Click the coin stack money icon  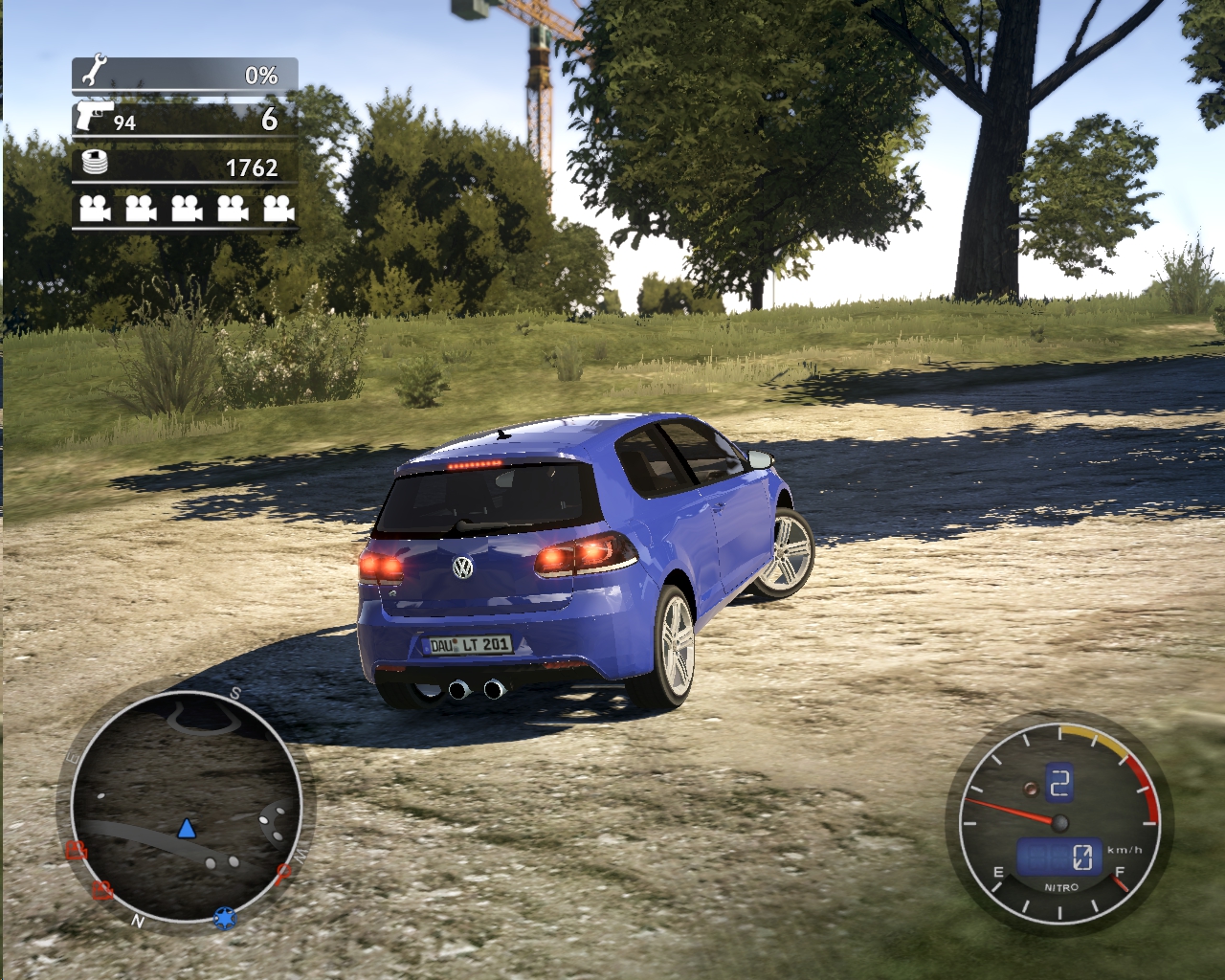click(95, 163)
